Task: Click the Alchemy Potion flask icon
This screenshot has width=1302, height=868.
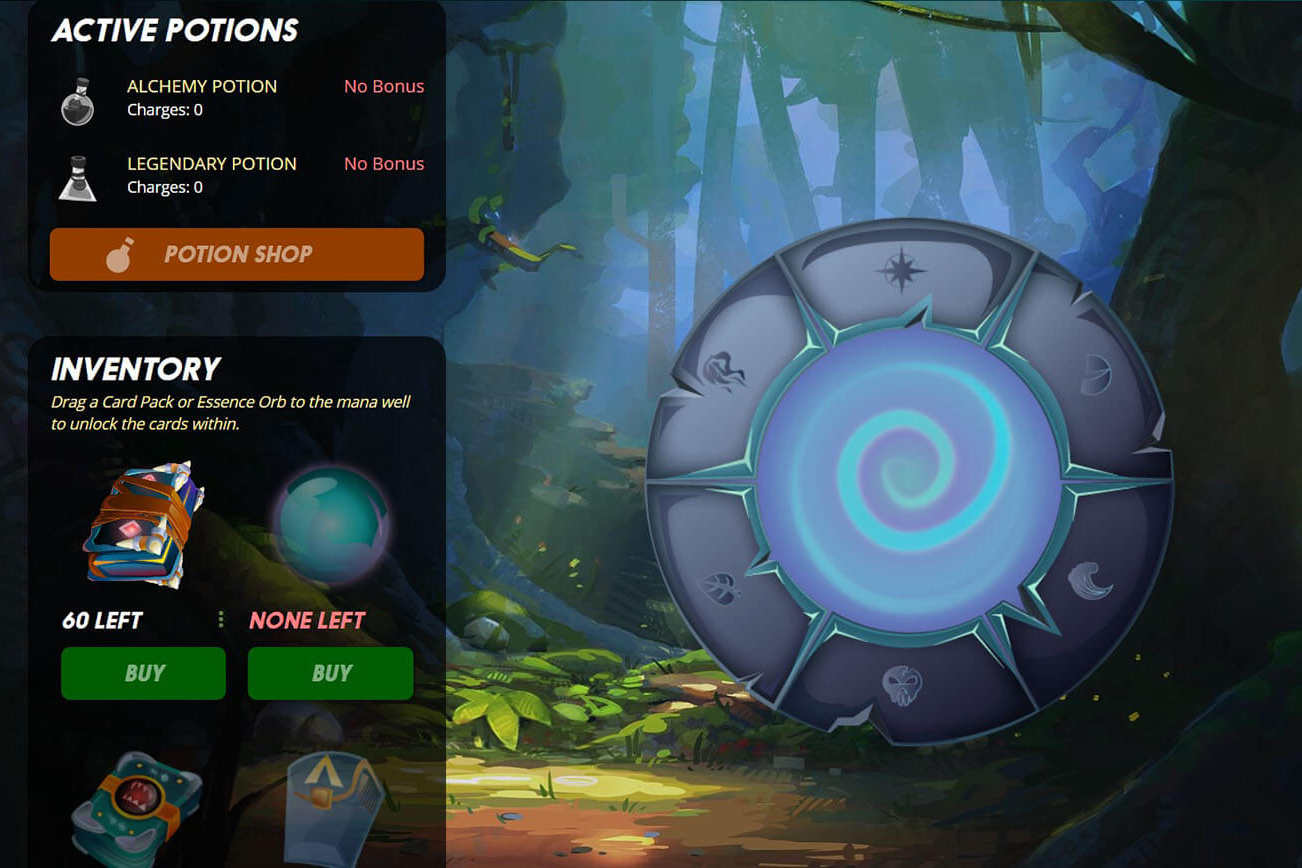Action: 77,101
